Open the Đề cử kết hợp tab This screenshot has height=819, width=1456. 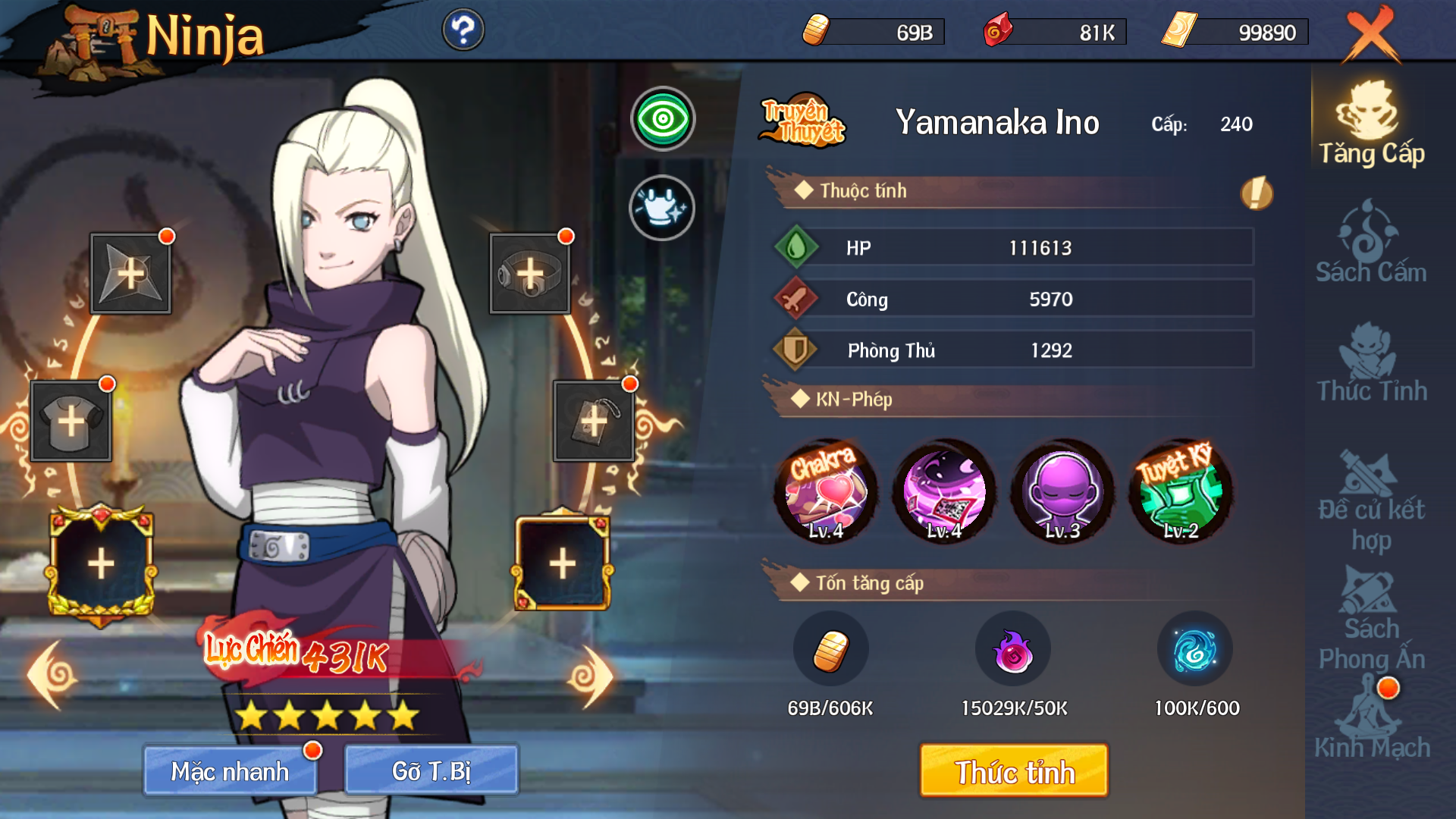pos(1371,500)
